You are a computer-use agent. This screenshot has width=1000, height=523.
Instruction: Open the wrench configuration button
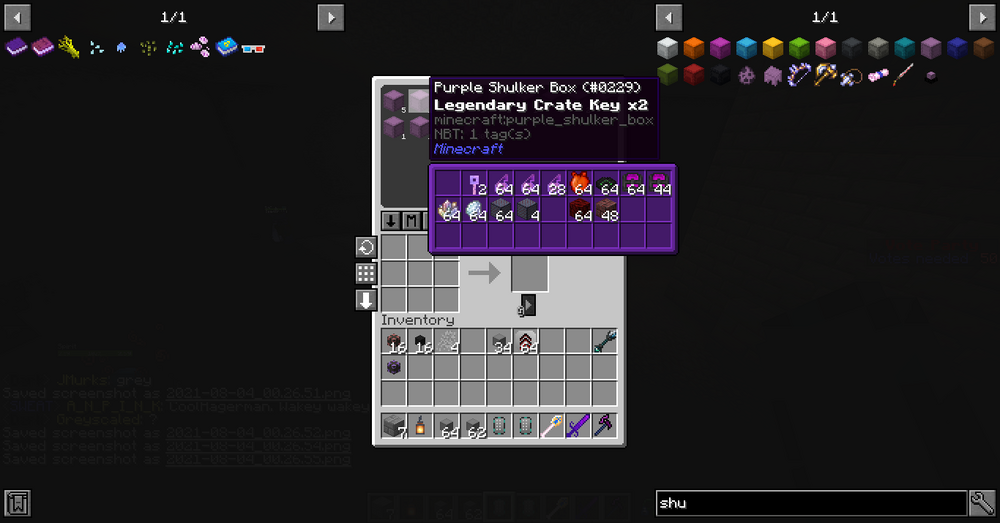point(982,503)
